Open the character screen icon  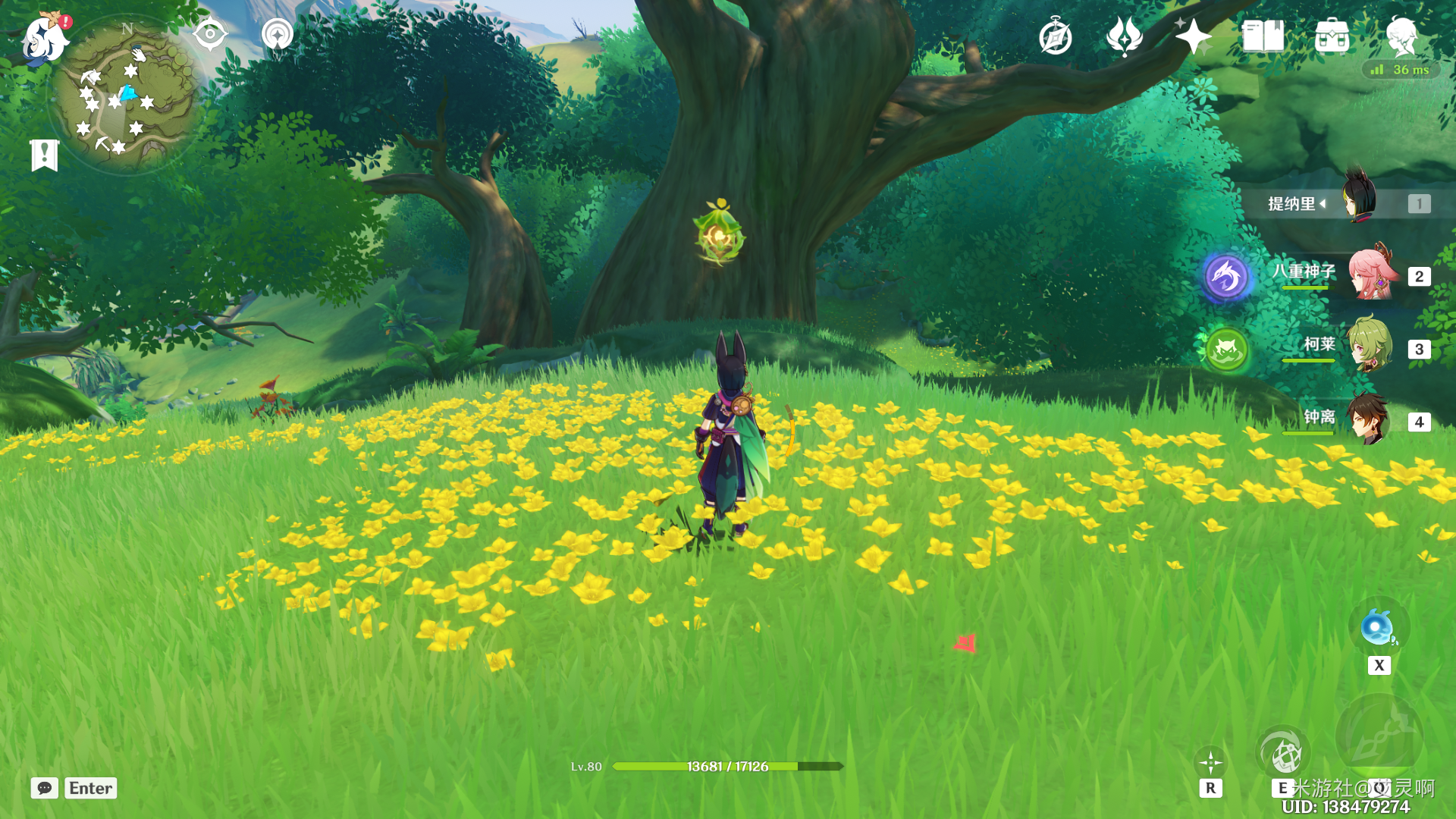pos(1401,36)
